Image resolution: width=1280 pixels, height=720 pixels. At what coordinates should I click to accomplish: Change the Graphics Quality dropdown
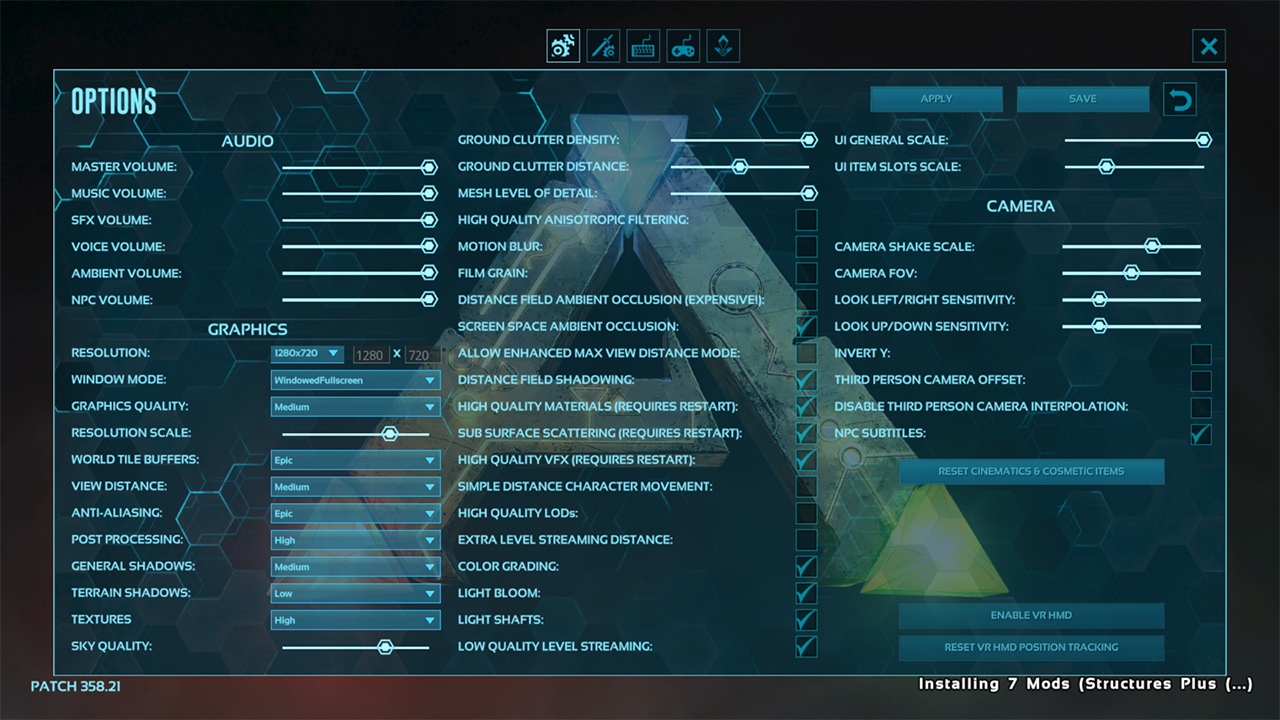(x=355, y=407)
